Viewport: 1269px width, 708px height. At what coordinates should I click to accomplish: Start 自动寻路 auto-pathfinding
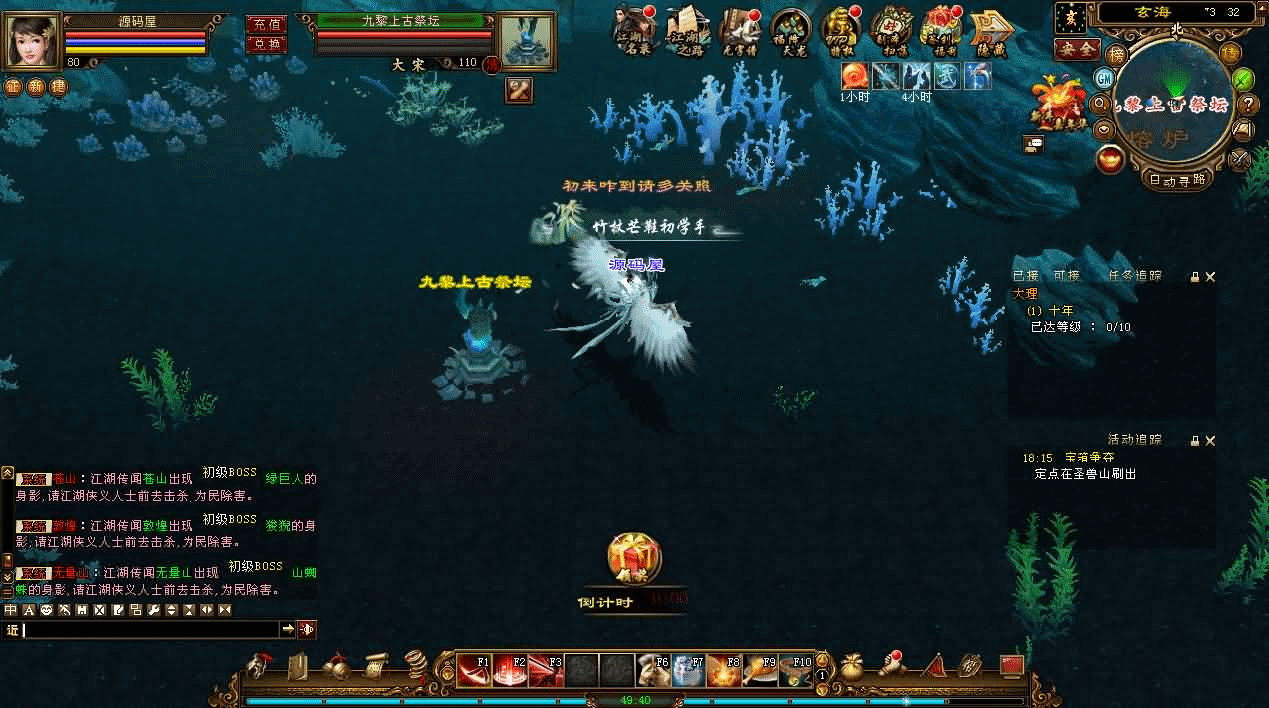[x=1177, y=180]
